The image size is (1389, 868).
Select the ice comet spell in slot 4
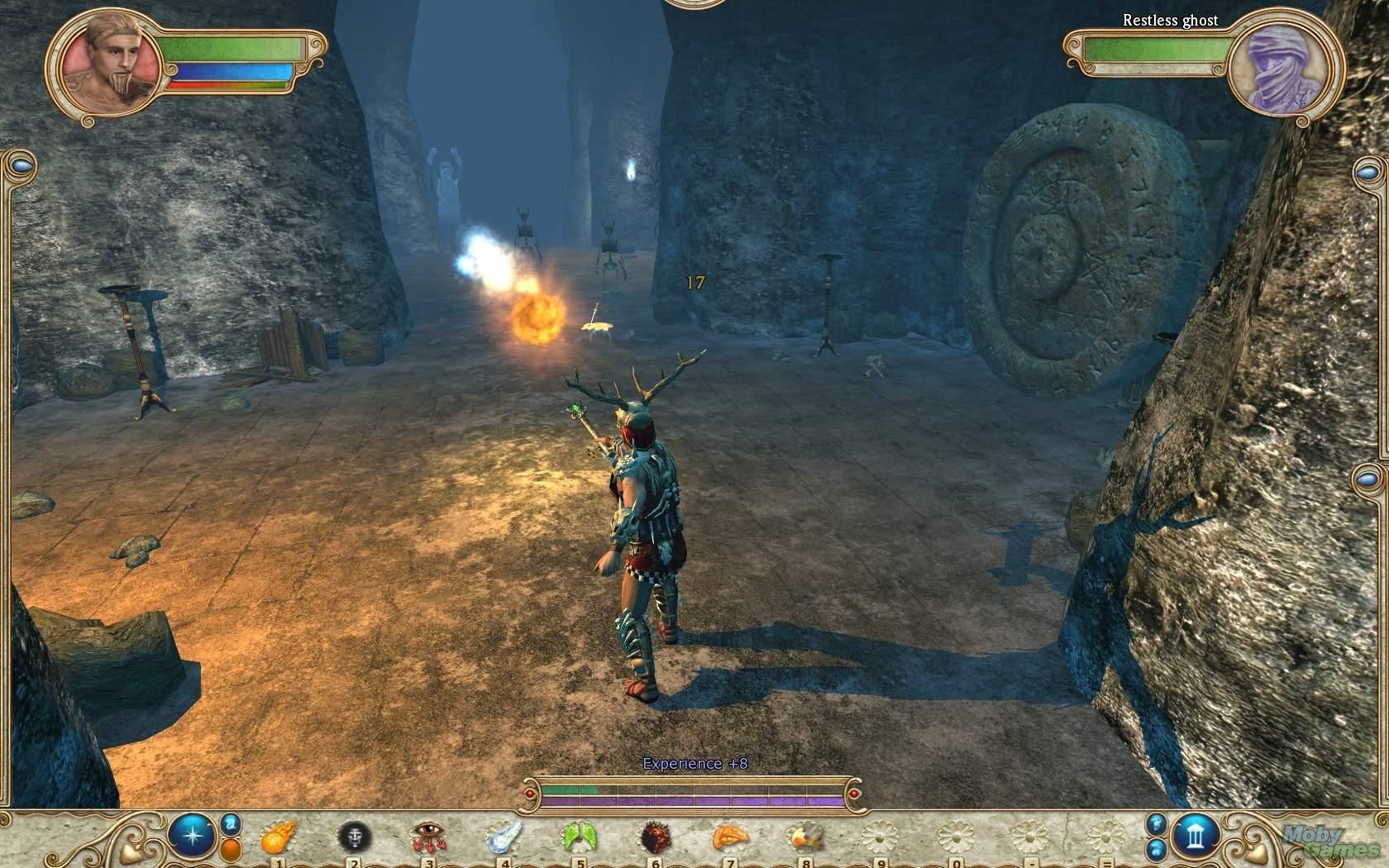[502, 838]
